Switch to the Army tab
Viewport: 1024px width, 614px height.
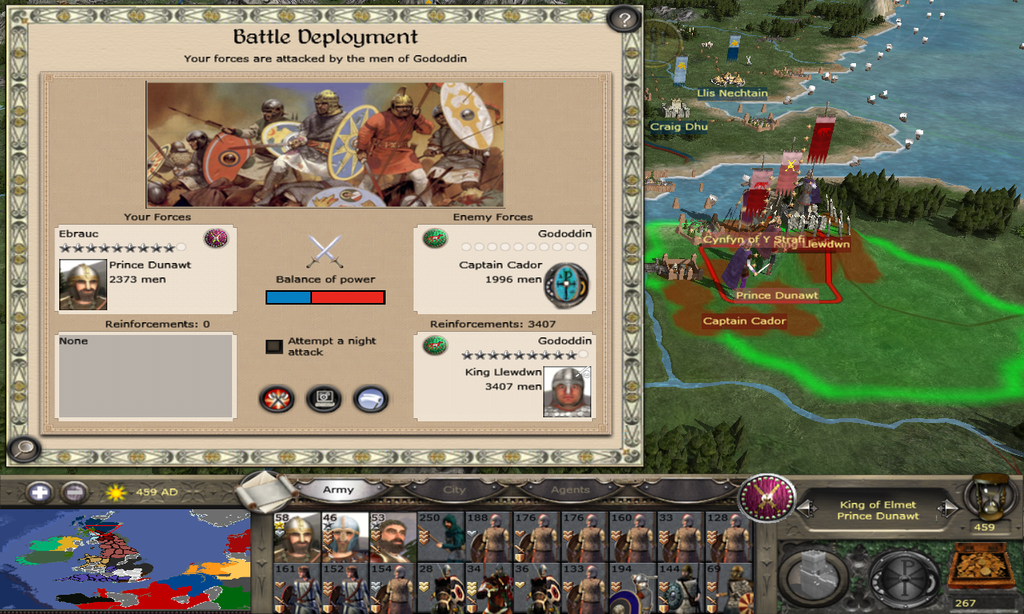339,490
